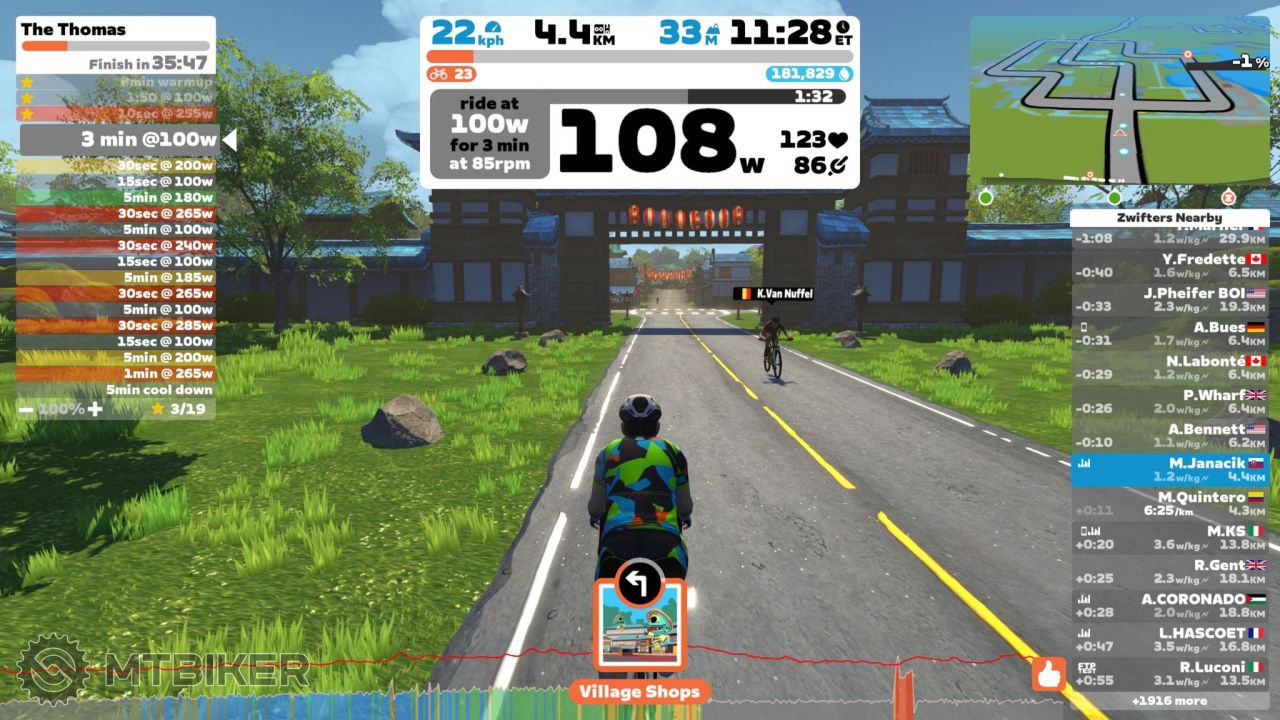The image size is (1280, 720).
Task: Increase workout intensity with the plus button
Action: coord(95,409)
